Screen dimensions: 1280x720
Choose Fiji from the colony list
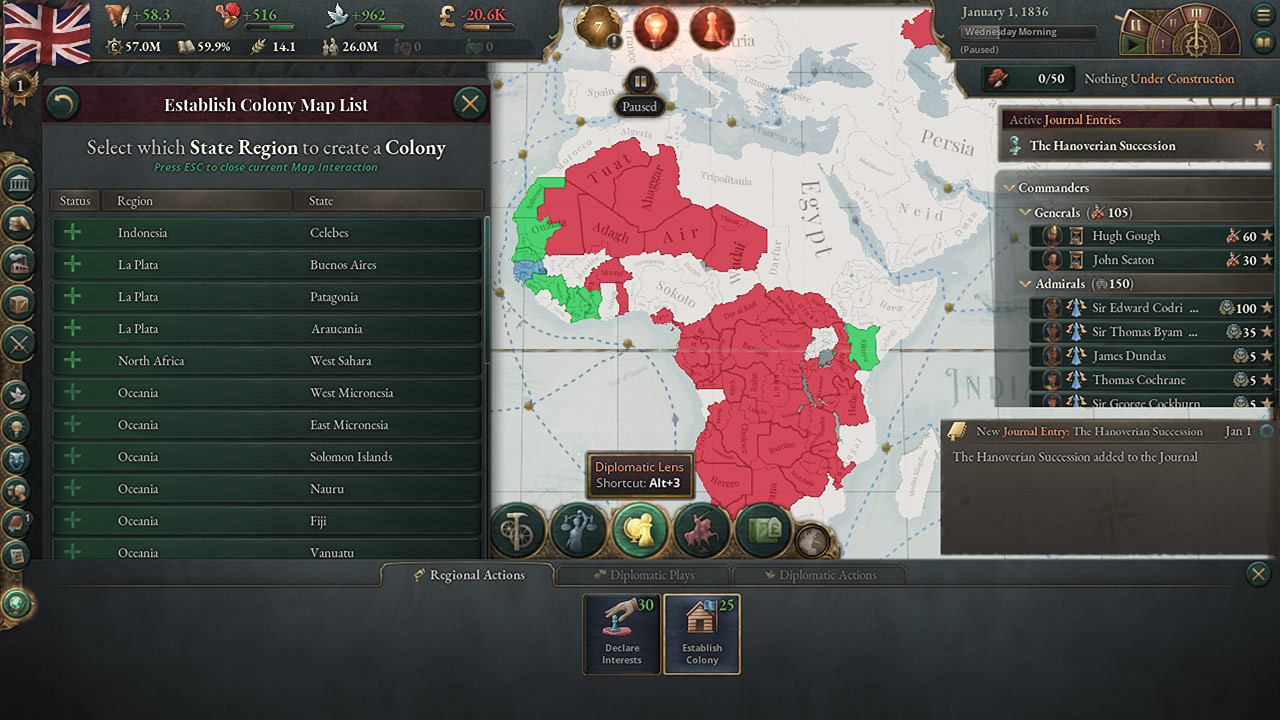tap(267, 521)
